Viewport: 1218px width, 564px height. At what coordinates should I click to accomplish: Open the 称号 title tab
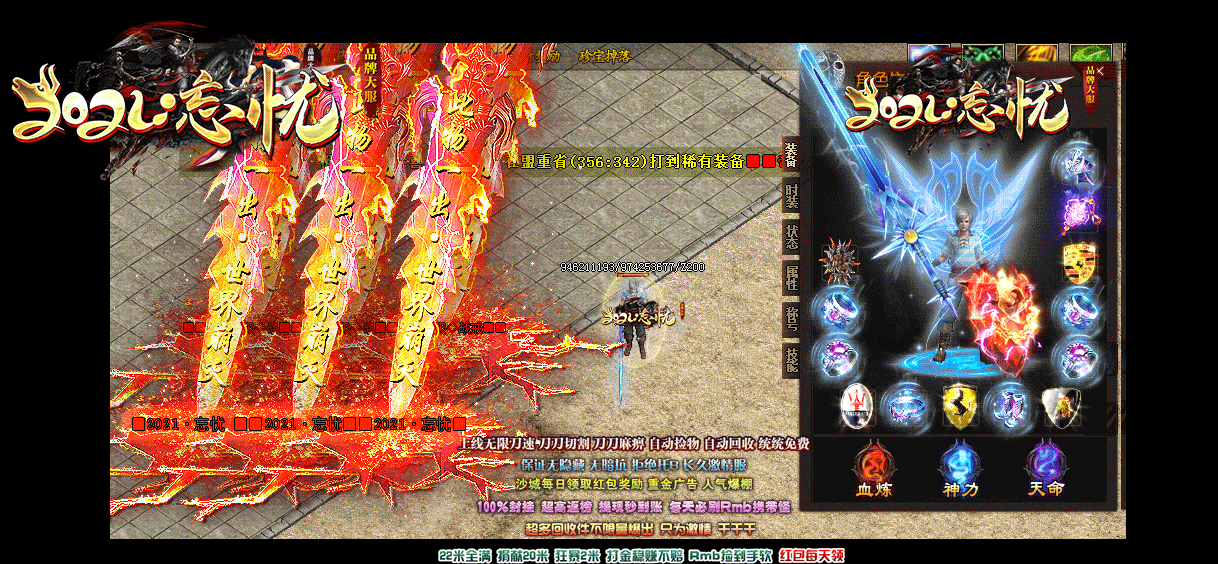[x=791, y=318]
